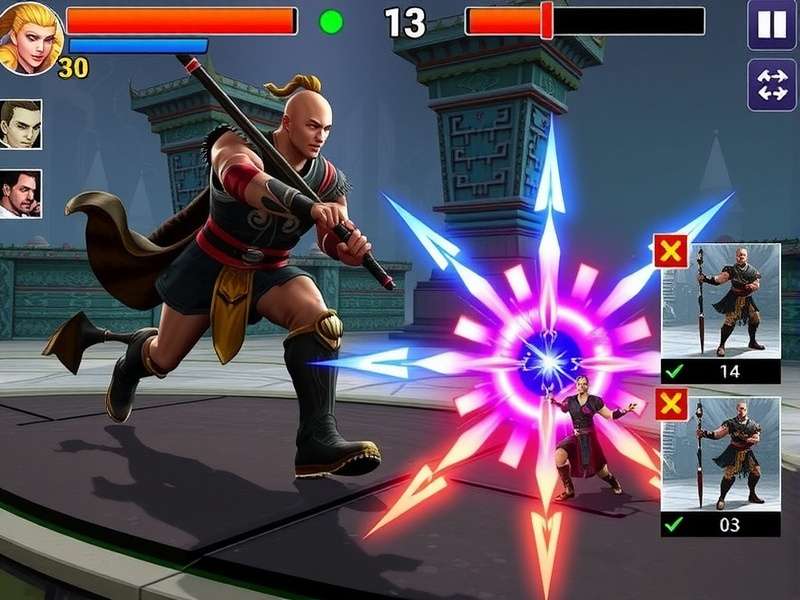Choose the warrior card labeled 14

click(x=722, y=312)
